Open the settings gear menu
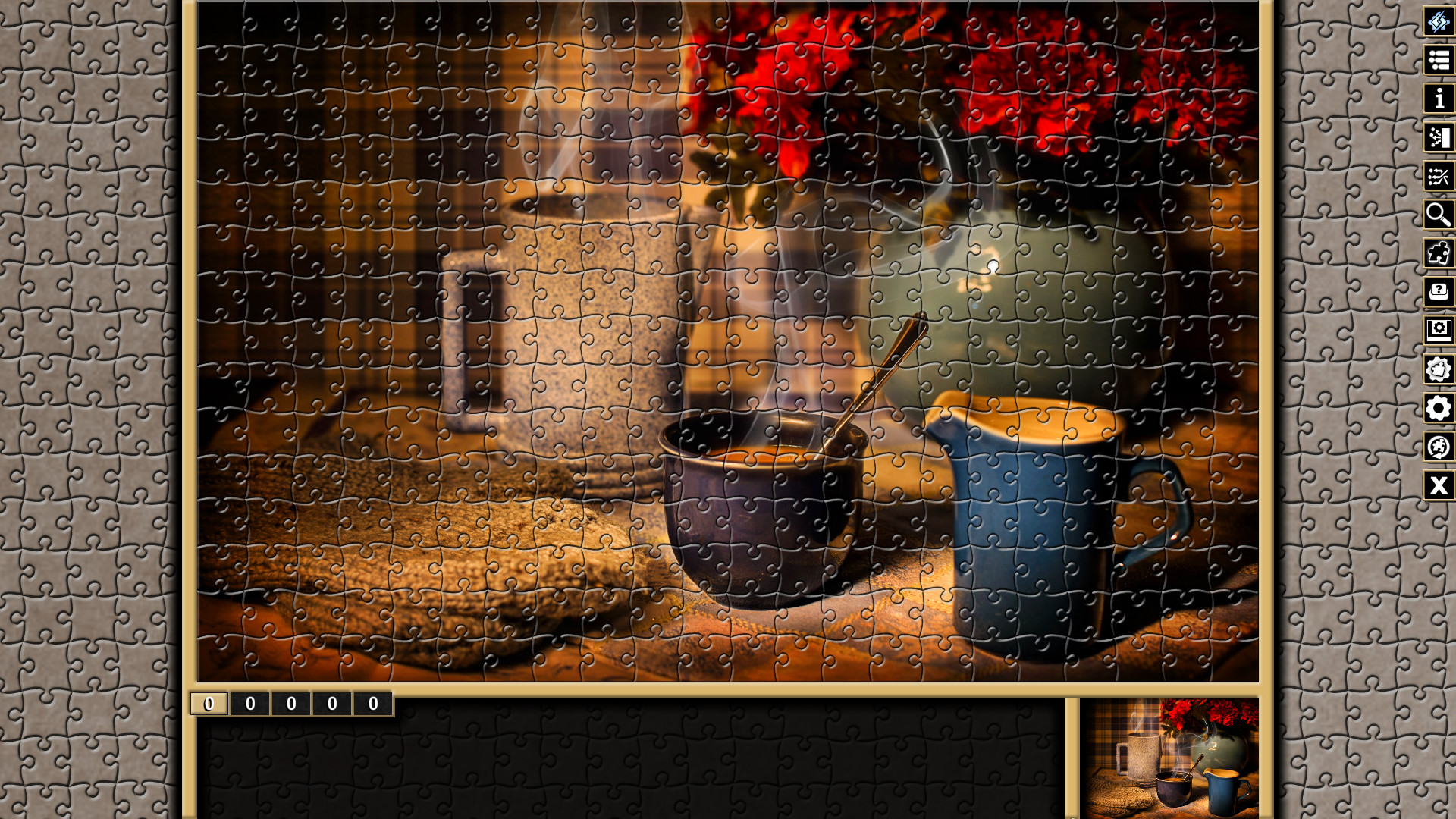 (x=1439, y=408)
